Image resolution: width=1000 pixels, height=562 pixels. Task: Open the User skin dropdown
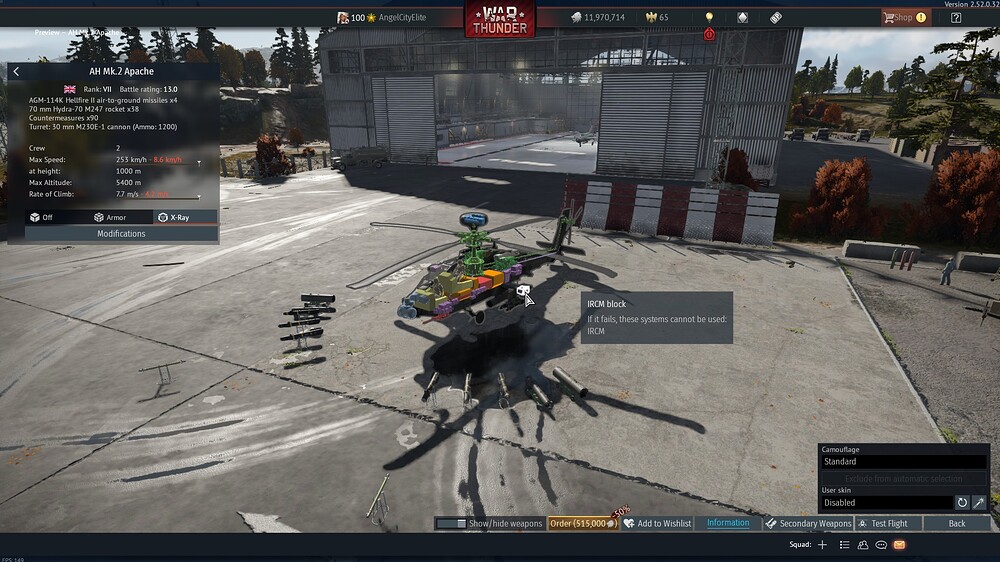click(886, 503)
